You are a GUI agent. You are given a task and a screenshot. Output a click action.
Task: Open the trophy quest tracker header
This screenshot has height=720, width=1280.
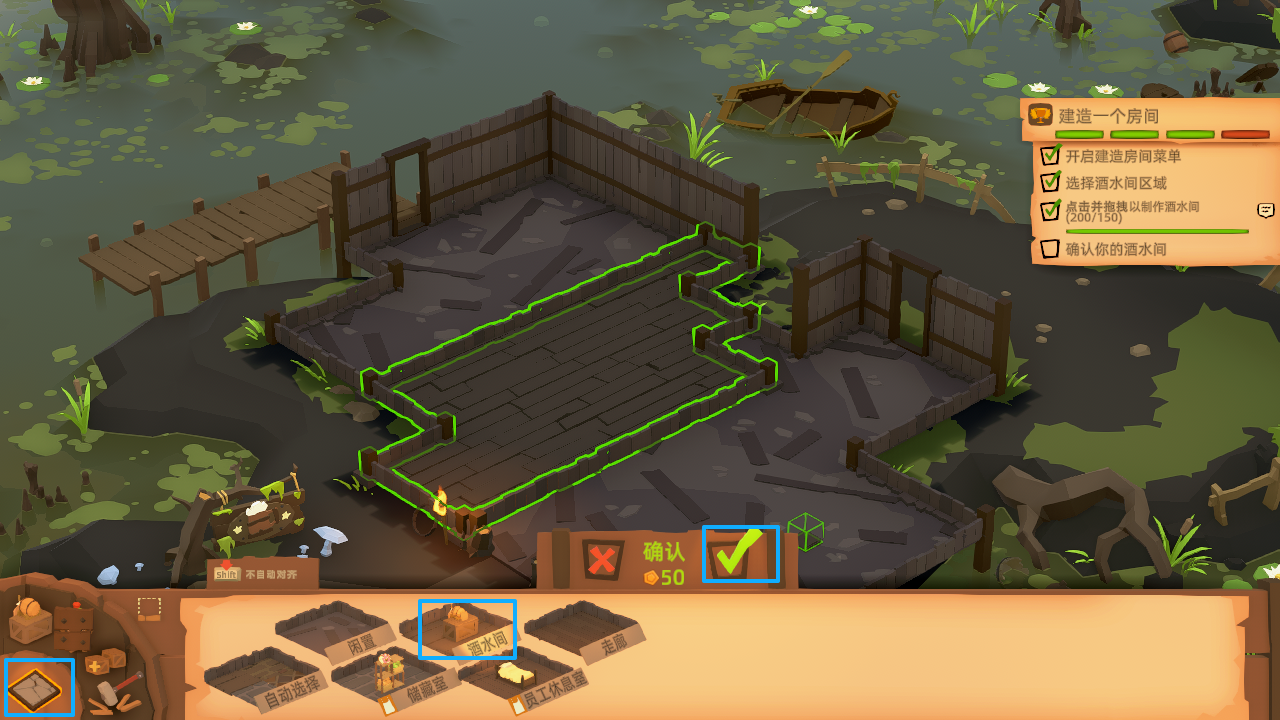pos(1040,116)
